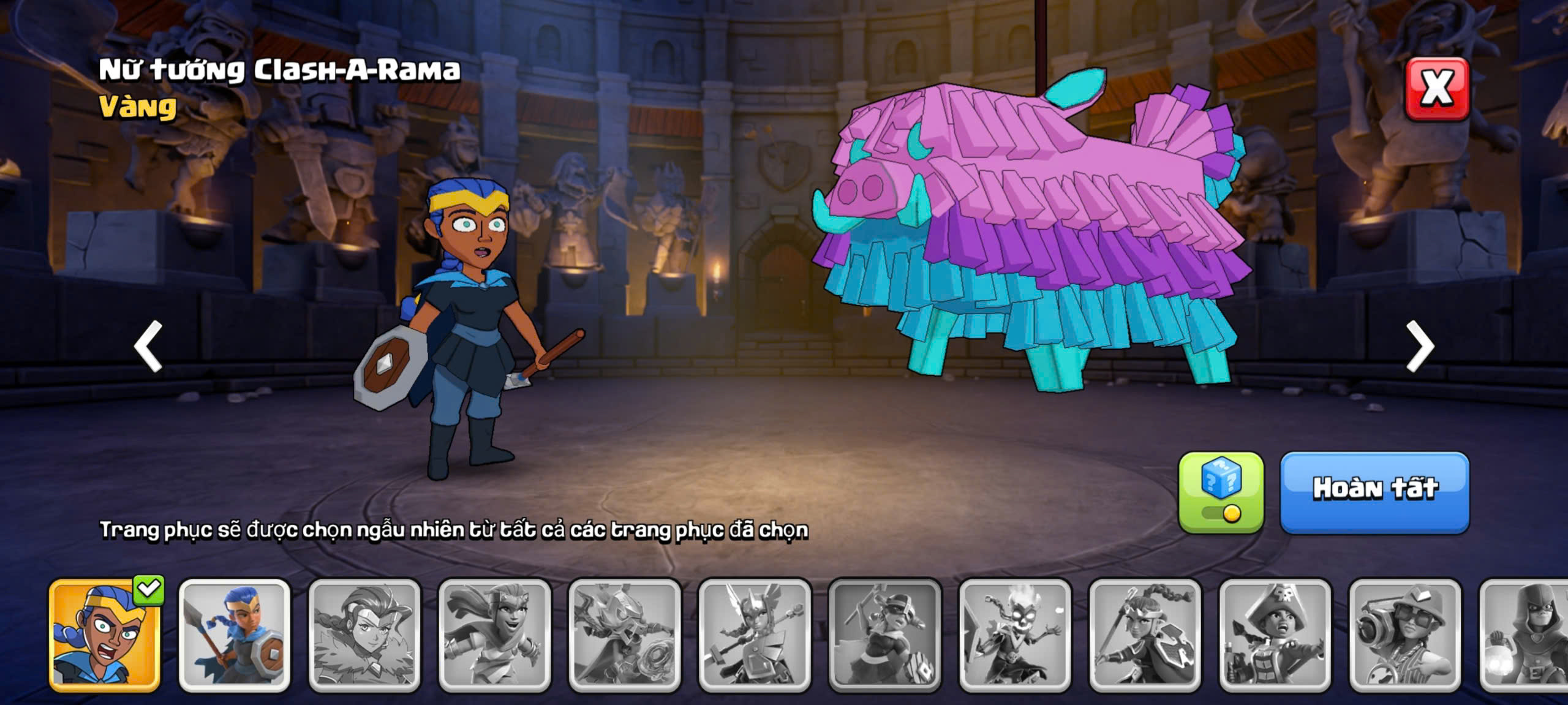Choose the default blue-haired champion skin

tap(235, 635)
